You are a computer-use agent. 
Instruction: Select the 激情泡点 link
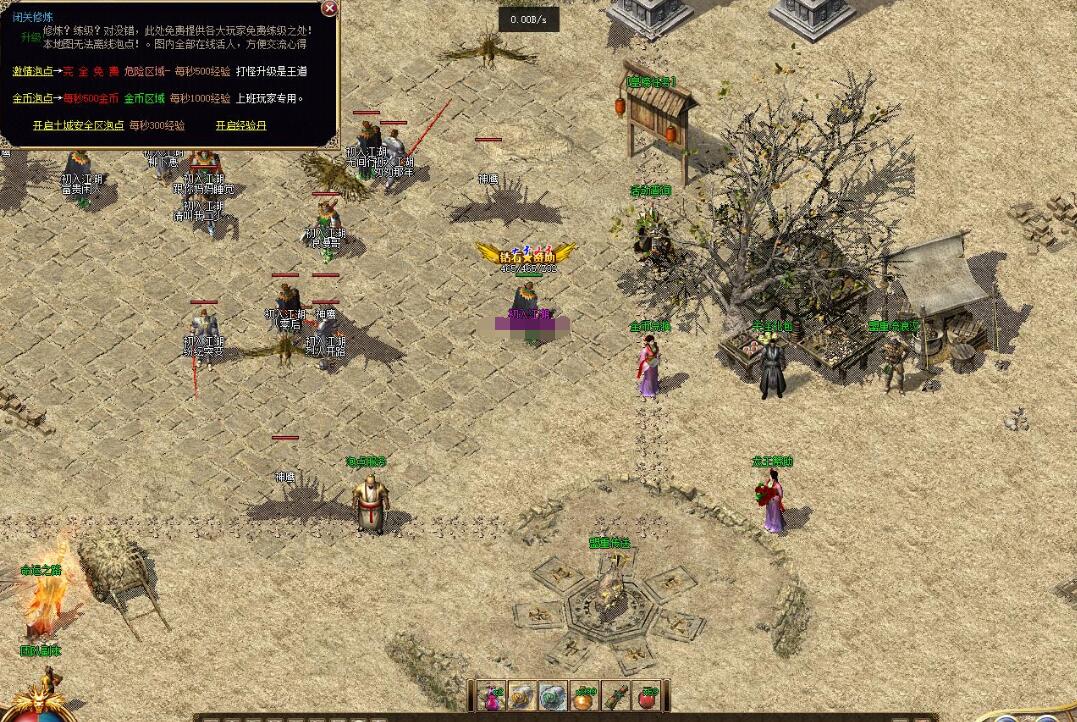[32, 71]
